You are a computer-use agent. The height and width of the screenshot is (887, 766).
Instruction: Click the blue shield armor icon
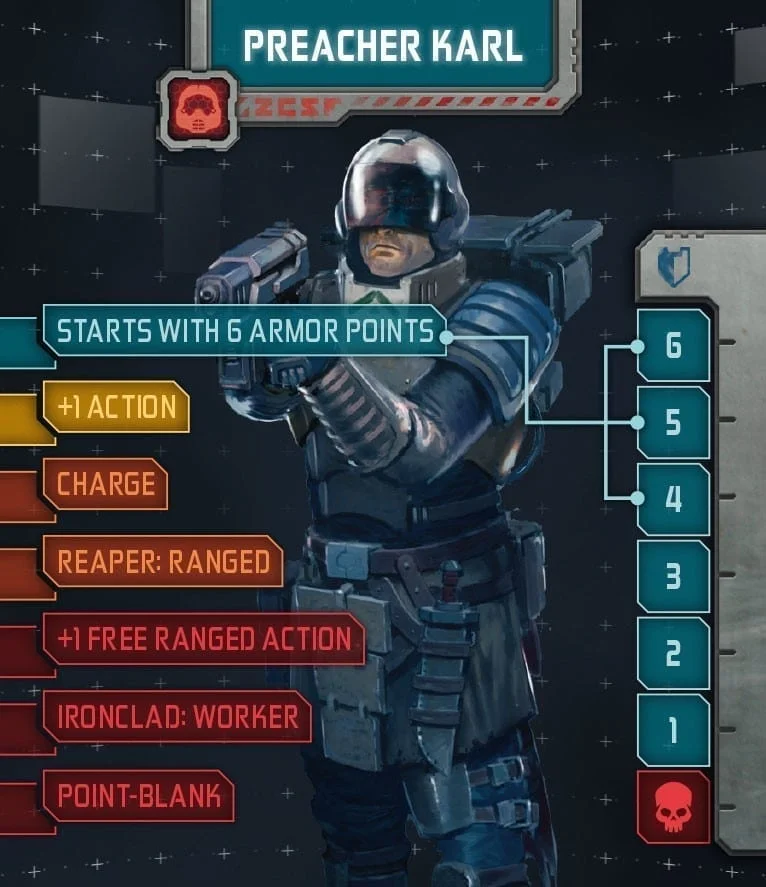(673, 268)
